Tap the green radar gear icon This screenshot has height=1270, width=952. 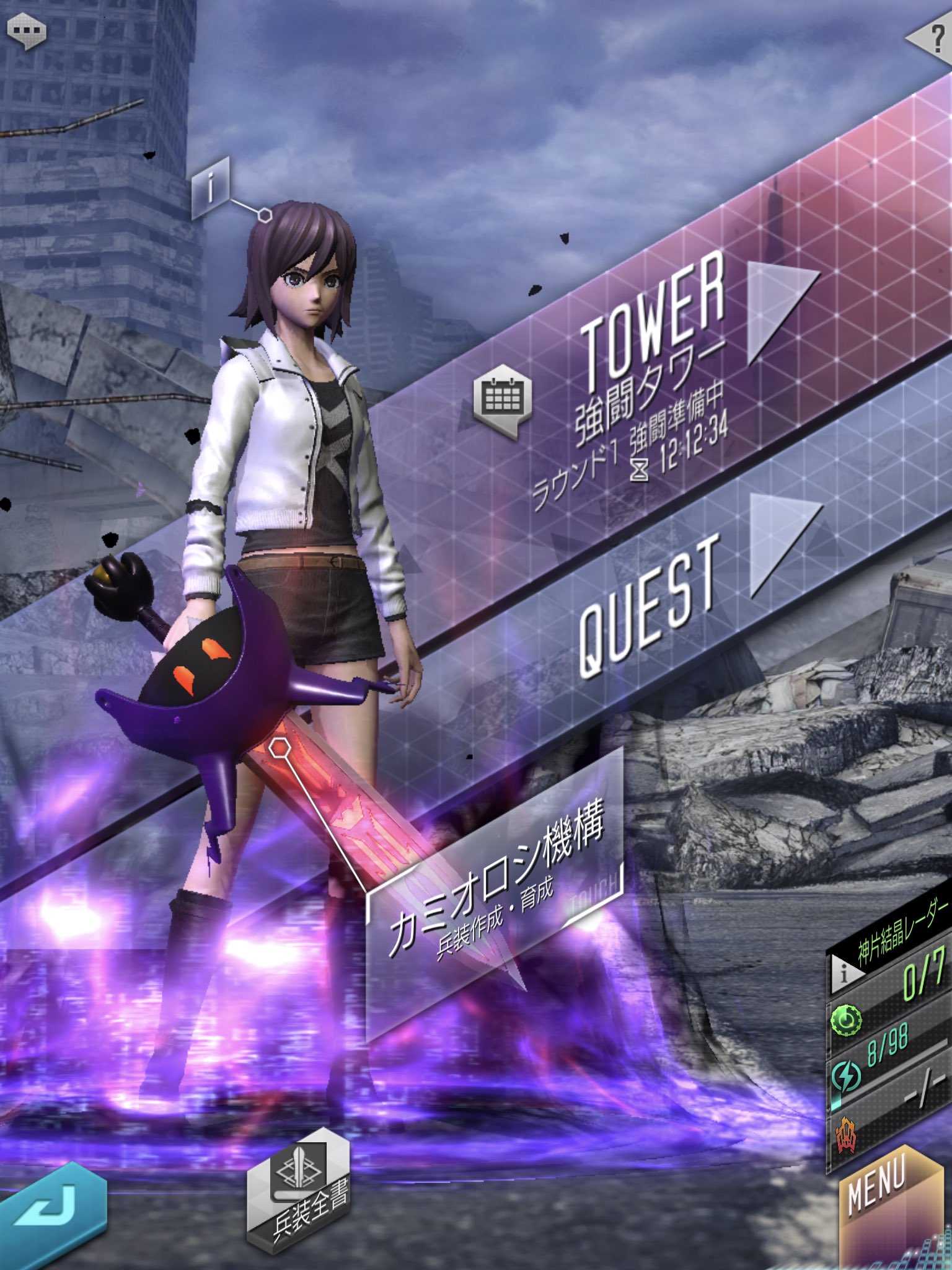(846, 1021)
